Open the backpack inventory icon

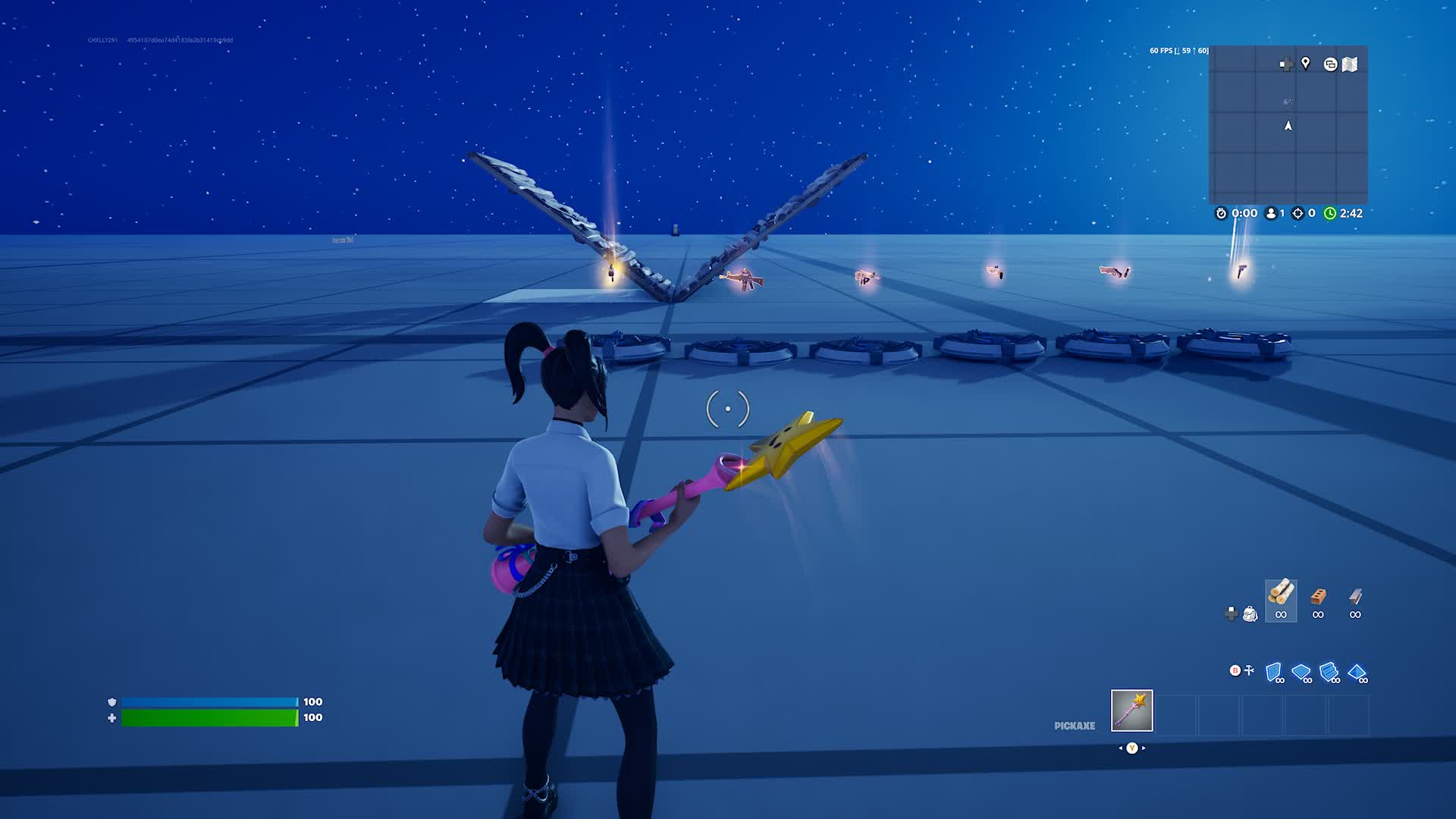1250,613
